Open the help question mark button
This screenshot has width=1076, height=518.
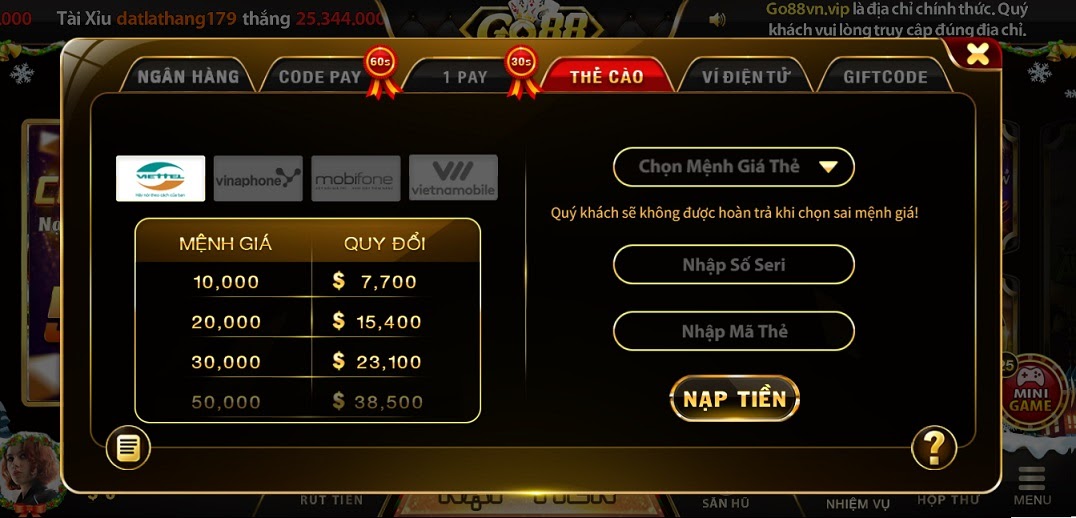point(934,448)
